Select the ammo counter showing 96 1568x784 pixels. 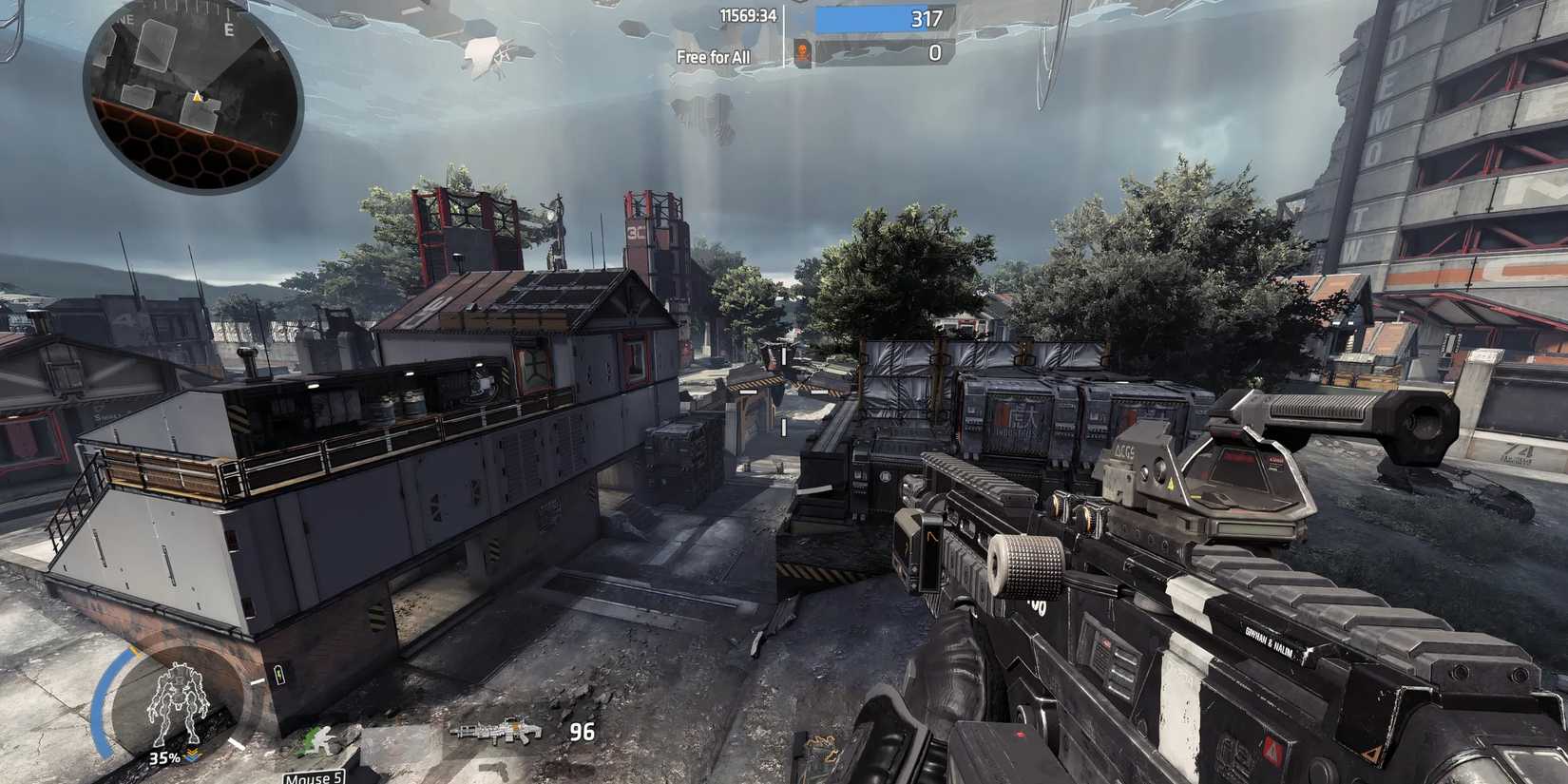pos(583,732)
